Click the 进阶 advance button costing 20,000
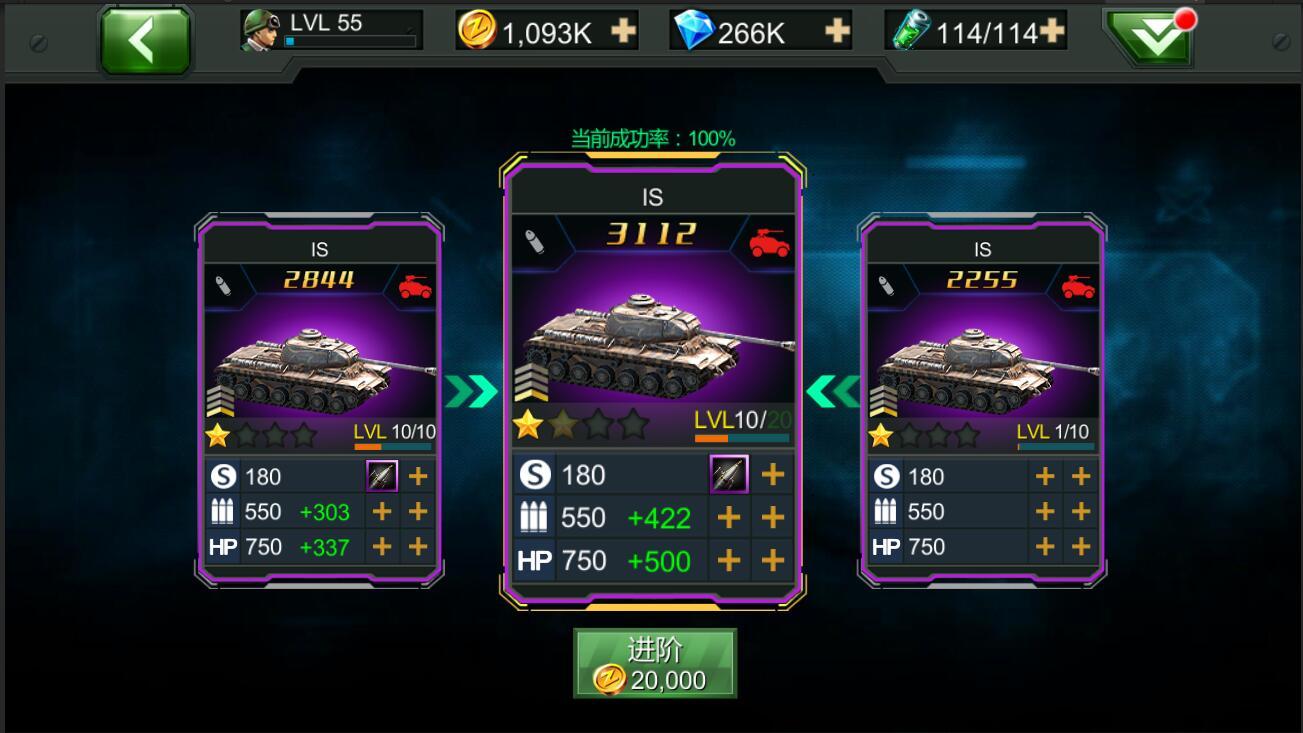 [x=654, y=663]
